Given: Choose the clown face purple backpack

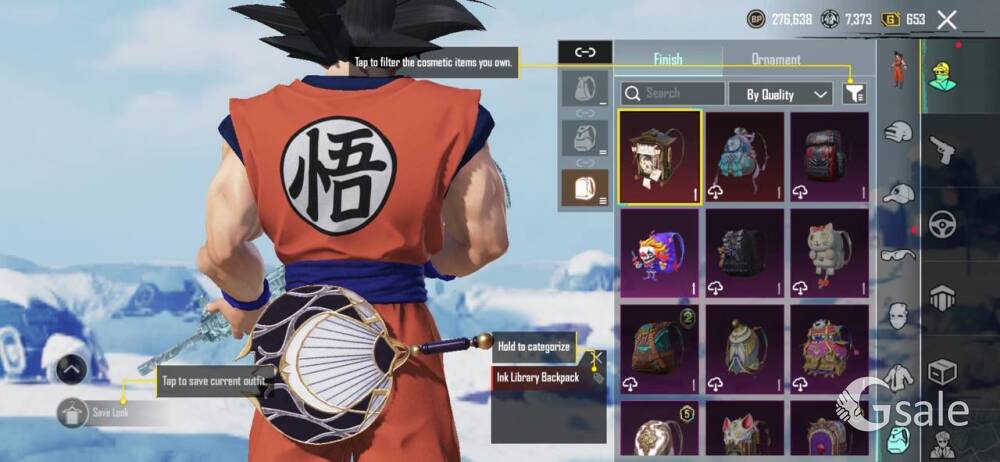Looking at the screenshot, I should (659, 251).
